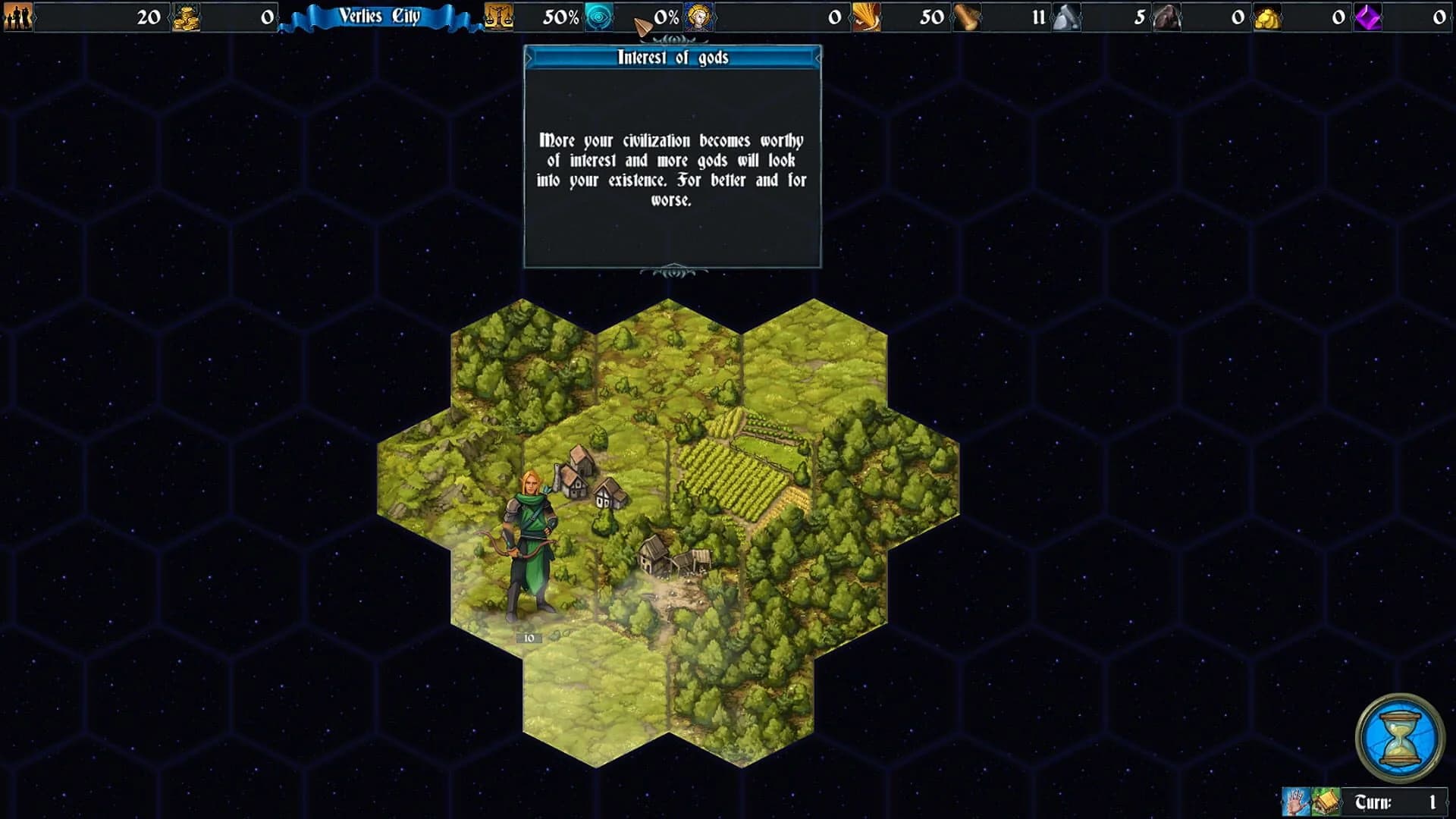The width and height of the screenshot is (1456, 819).
Task: Select the angel portrait icon in the top bar
Action: 698,16
